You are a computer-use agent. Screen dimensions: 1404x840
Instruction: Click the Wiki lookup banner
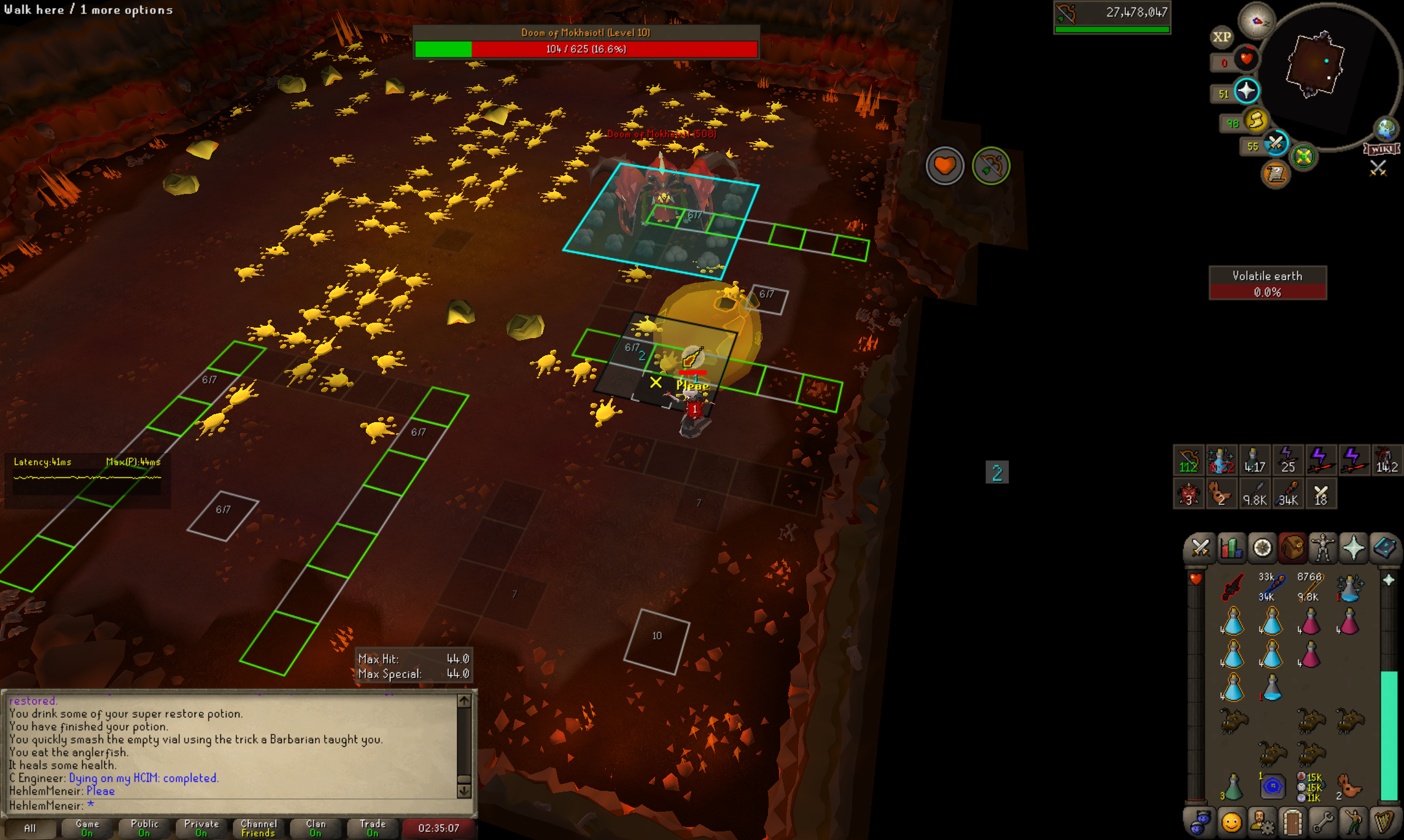pyautogui.click(x=1381, y=149)
